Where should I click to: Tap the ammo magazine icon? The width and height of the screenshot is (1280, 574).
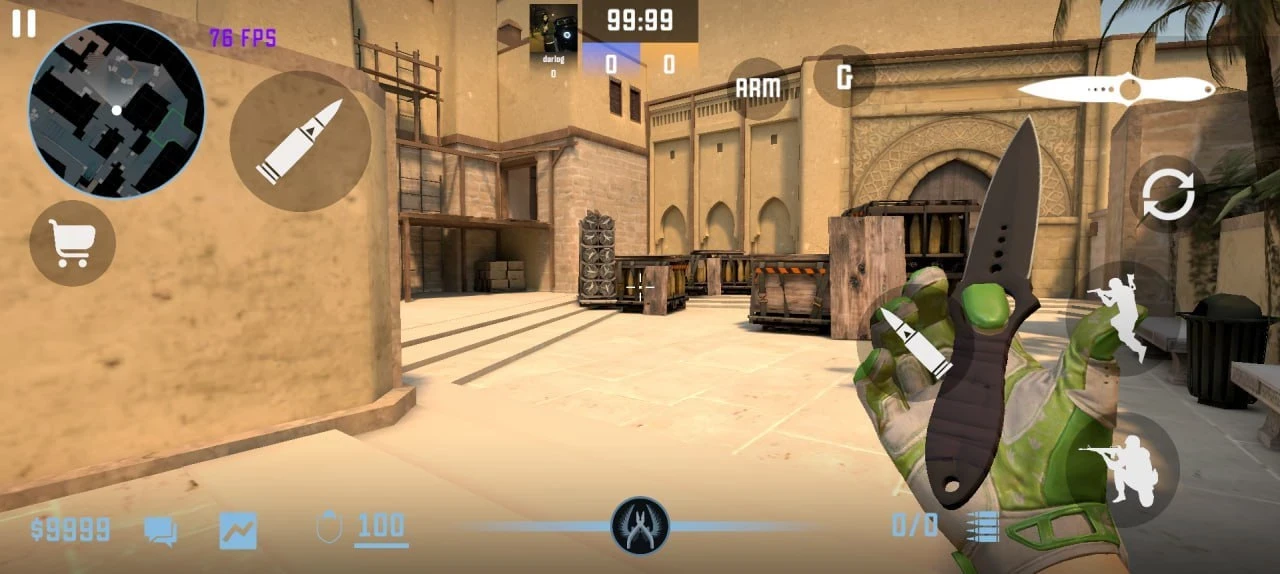tap(982, 527)
